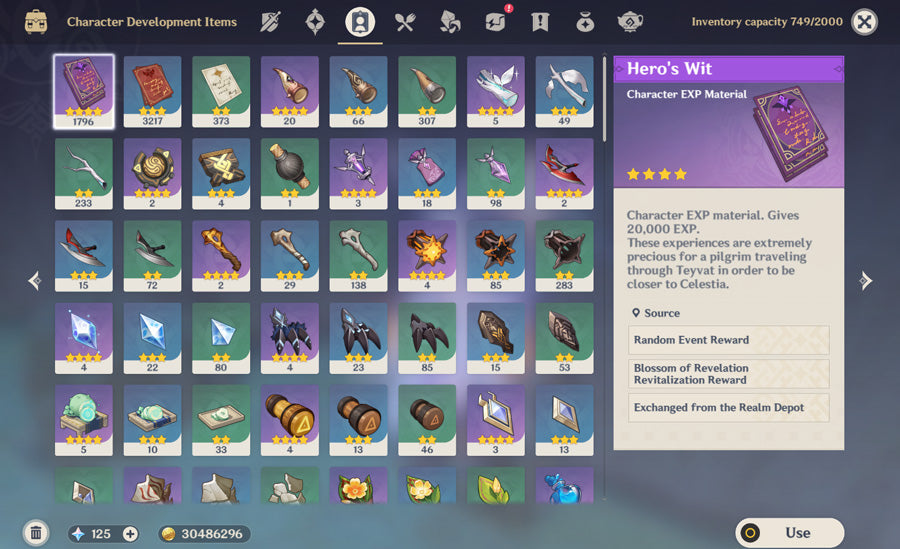The image size is (900, 549).
Task: Open the Weapons inventory tab
Action: pos(270,21)
